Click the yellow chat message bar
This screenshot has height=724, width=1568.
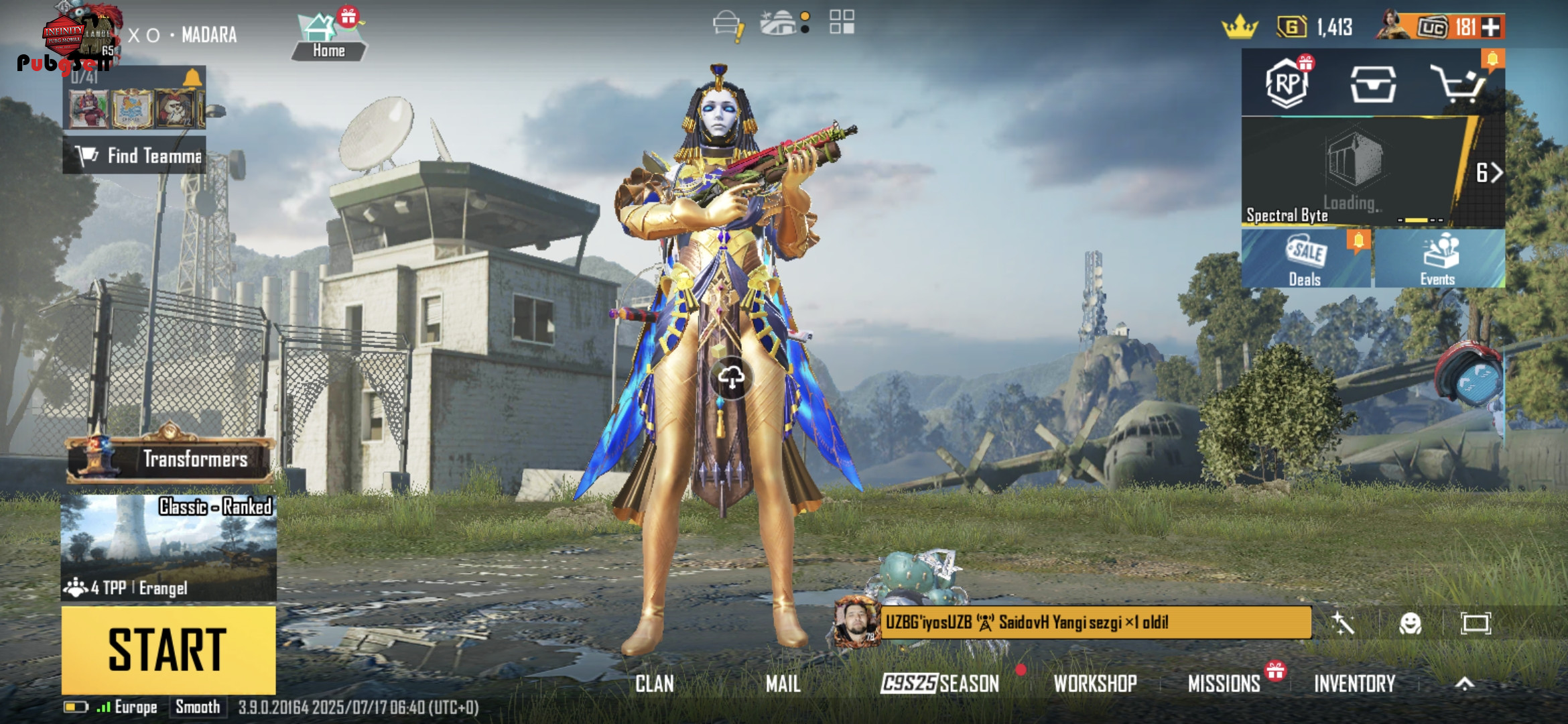coord(1095,623)
